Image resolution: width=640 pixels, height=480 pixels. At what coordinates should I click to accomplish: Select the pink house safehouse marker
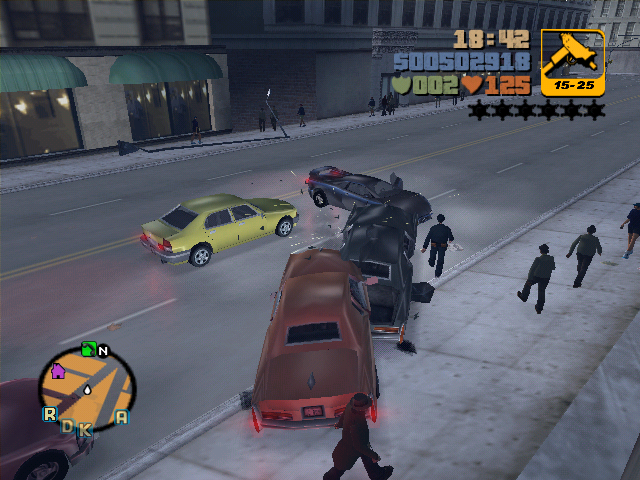(57, 371)
